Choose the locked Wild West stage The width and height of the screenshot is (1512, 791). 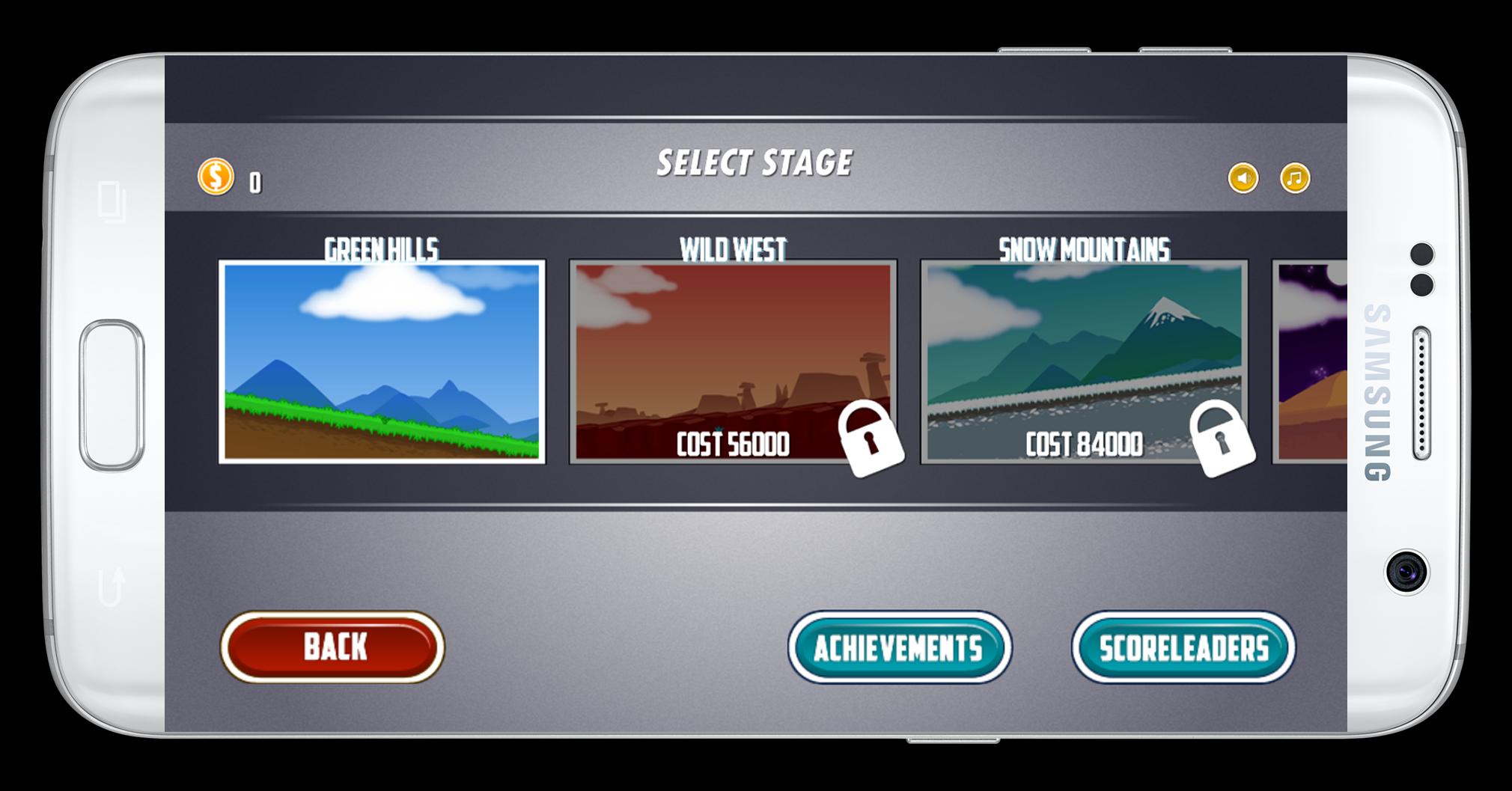tap(733, 361)
